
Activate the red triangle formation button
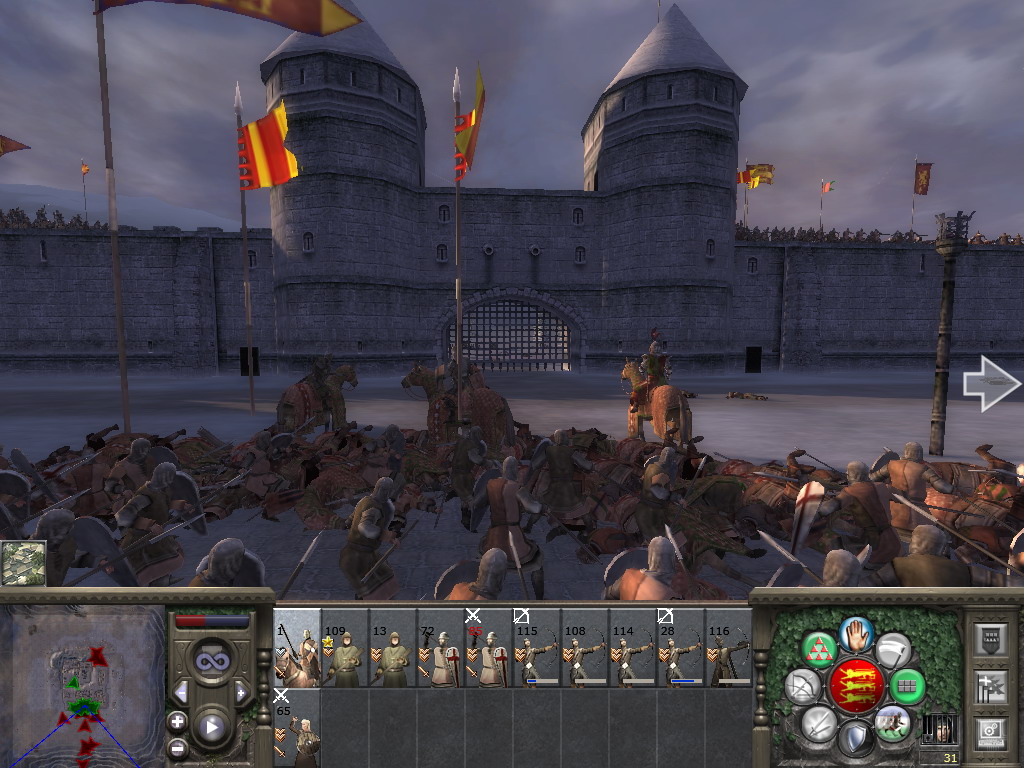(x=819, y=650)
